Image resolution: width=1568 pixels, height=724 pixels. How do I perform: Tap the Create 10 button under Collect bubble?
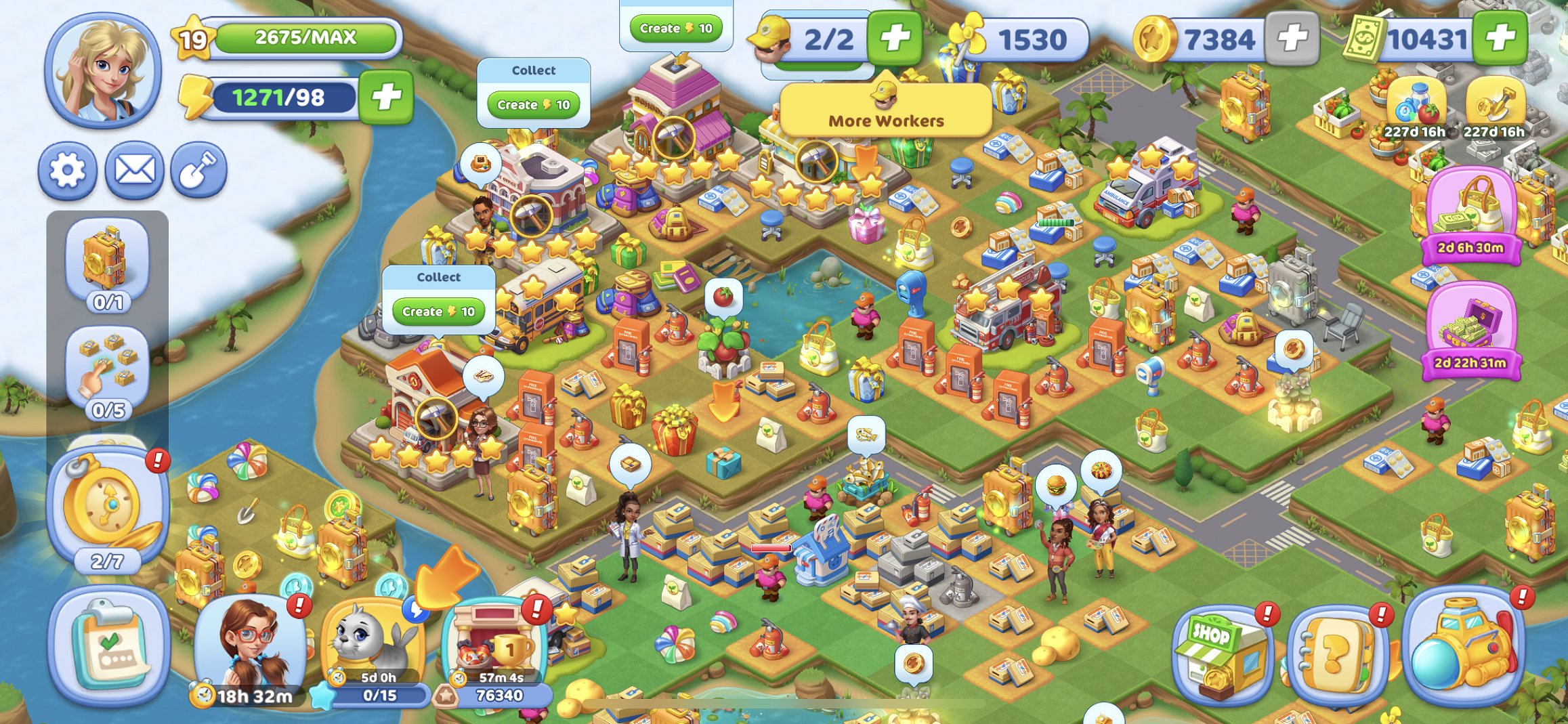[x=533, y=105]
